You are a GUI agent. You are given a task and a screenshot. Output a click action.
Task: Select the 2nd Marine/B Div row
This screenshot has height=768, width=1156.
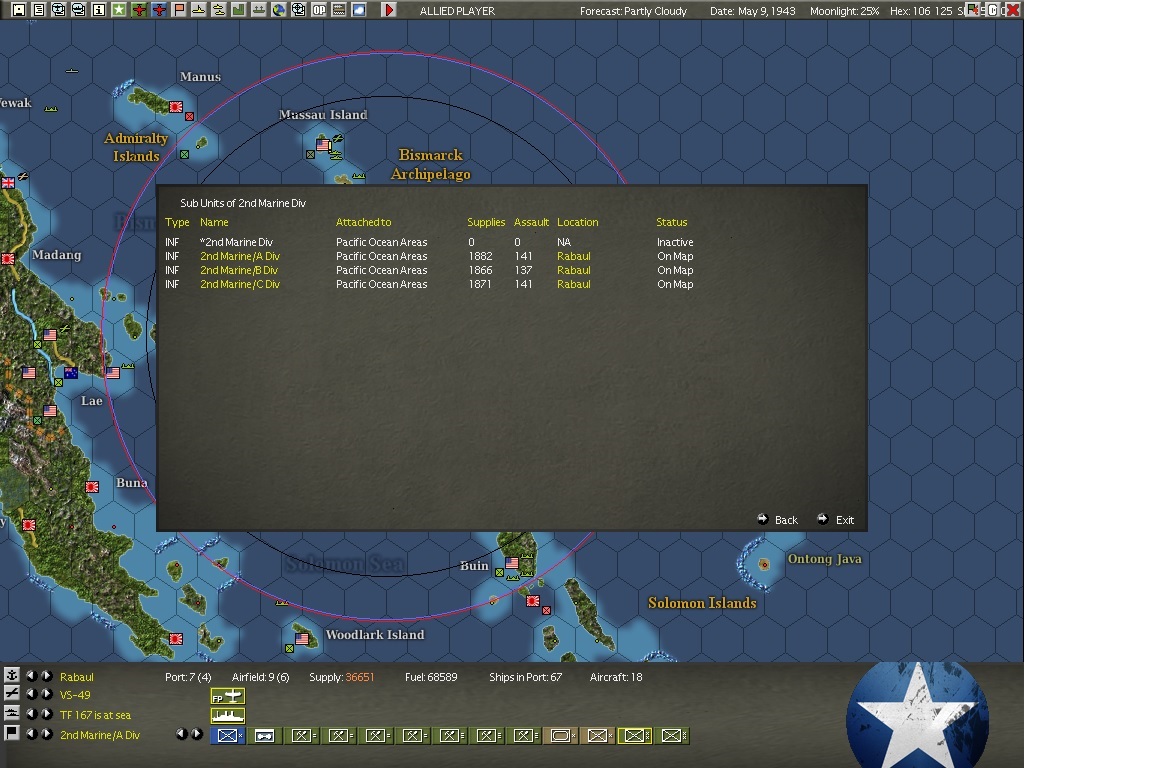[238, 271]
